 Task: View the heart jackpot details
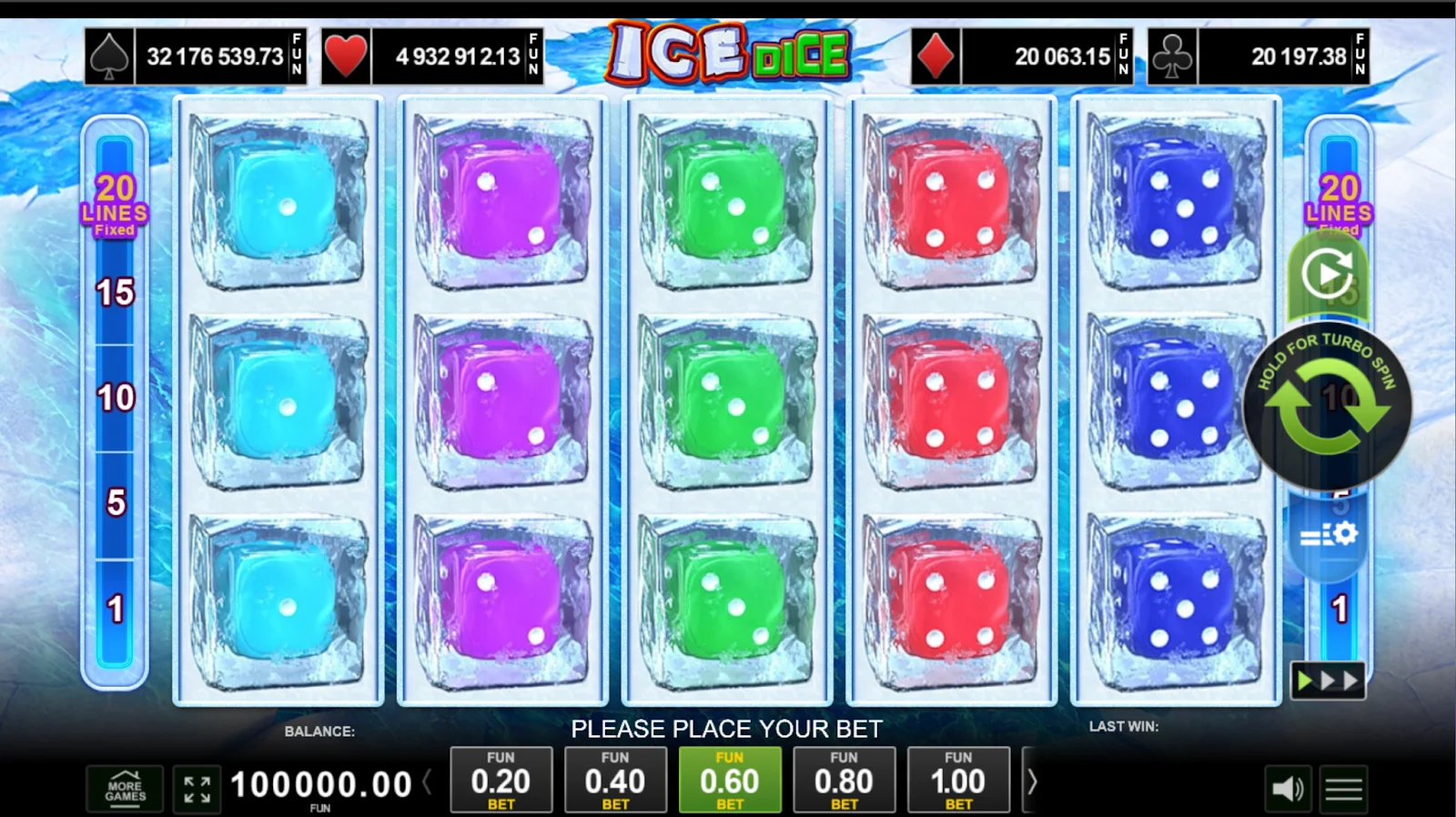click(x=432, y=56)
